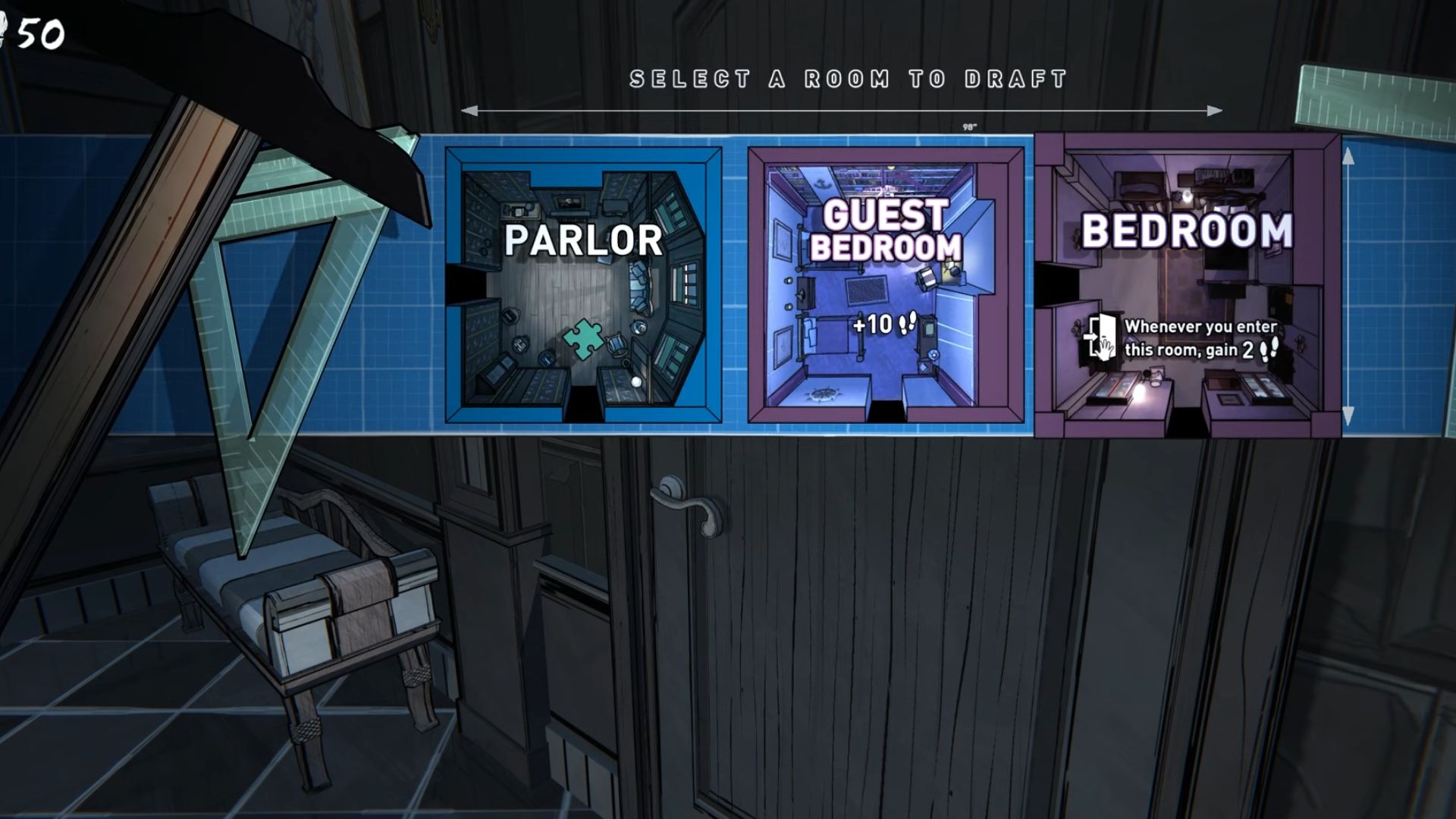Select the Guest Bedroom room card
Image resolution: width=1456 pixels, height=819 pixels.
tap(886, 285)
